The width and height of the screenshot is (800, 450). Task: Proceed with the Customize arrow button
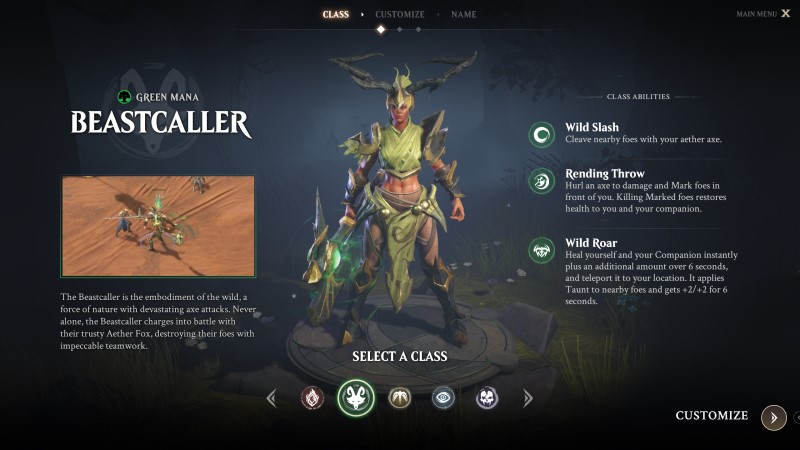(x=773, y=417)
